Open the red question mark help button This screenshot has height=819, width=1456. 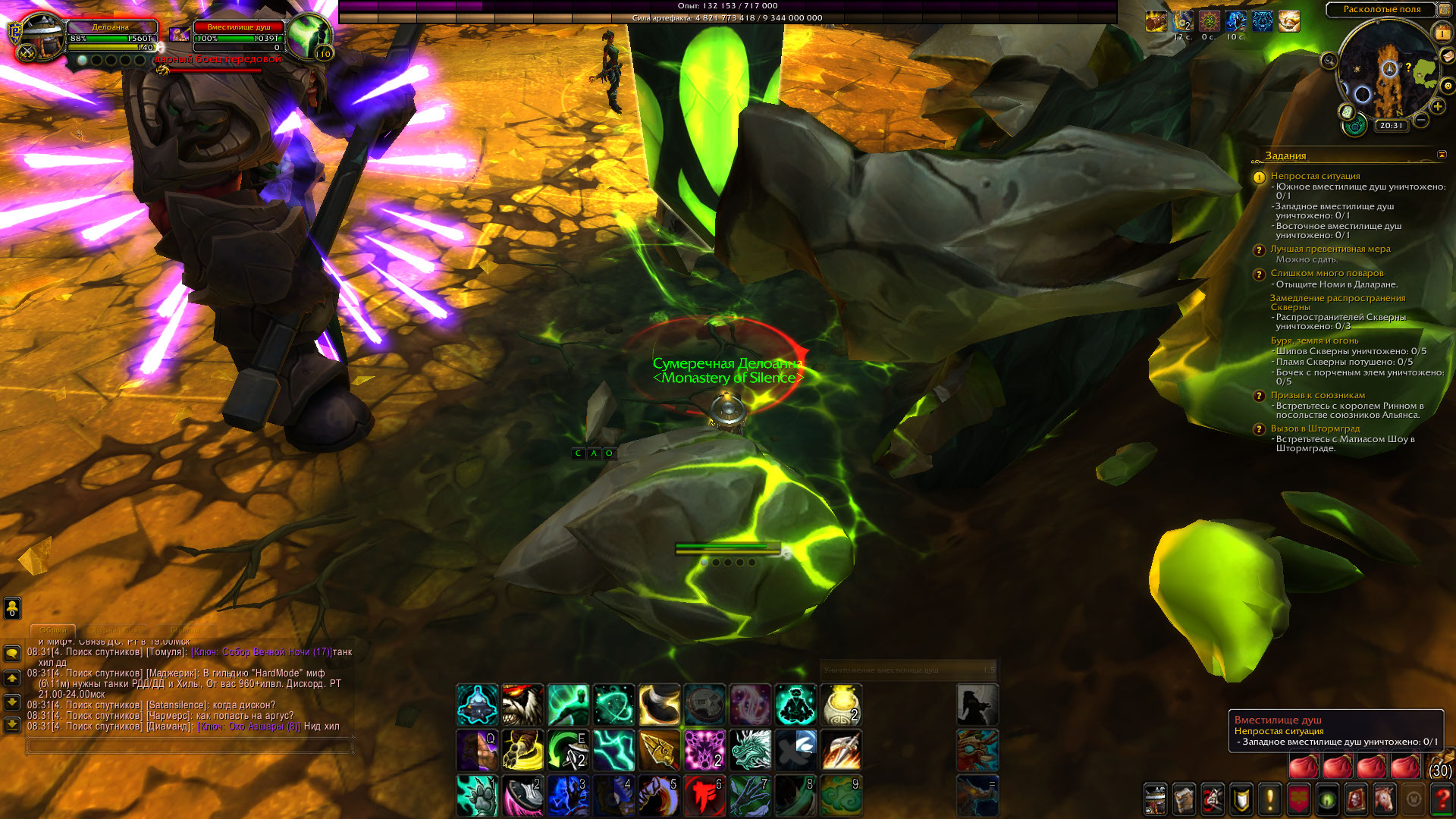coord(1442,799)
